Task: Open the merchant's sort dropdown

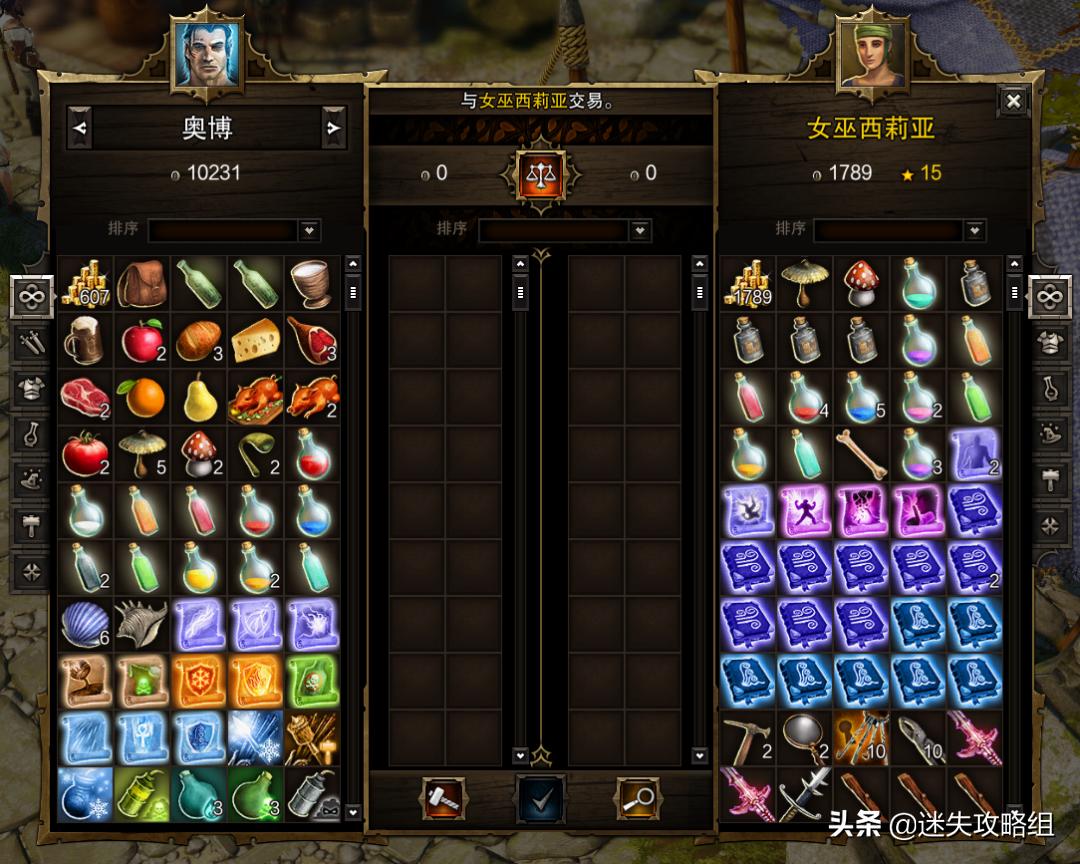Action: 975,230
